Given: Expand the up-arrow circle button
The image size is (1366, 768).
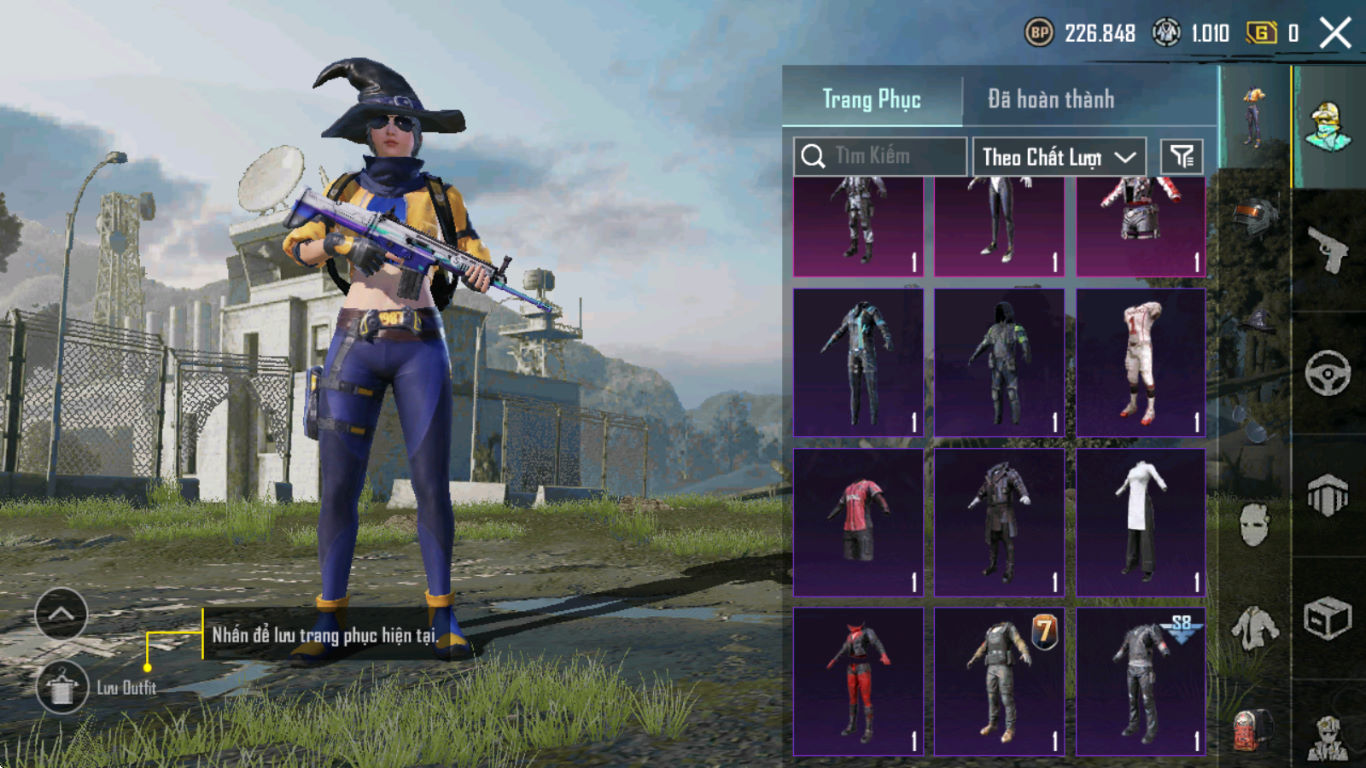Looking at the screenshot, I should (61, 614).
